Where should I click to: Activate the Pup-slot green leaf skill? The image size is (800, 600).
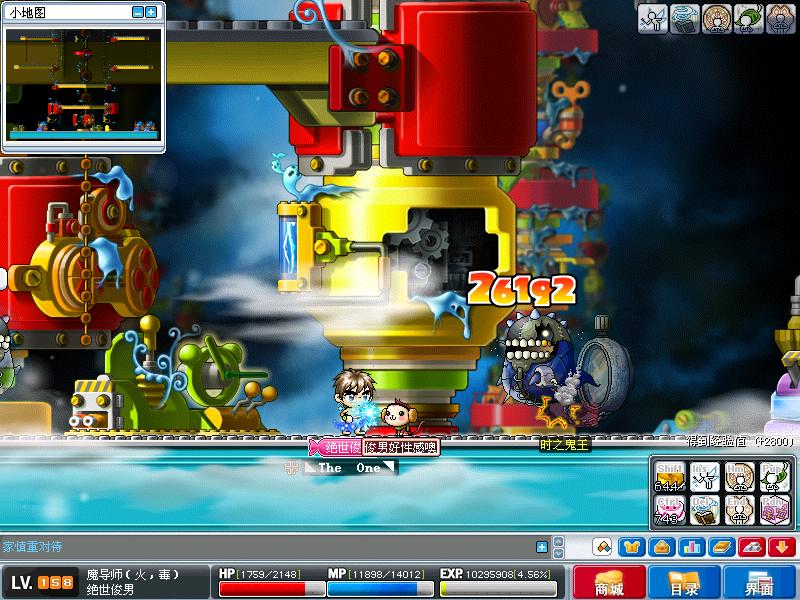(774, 477)
